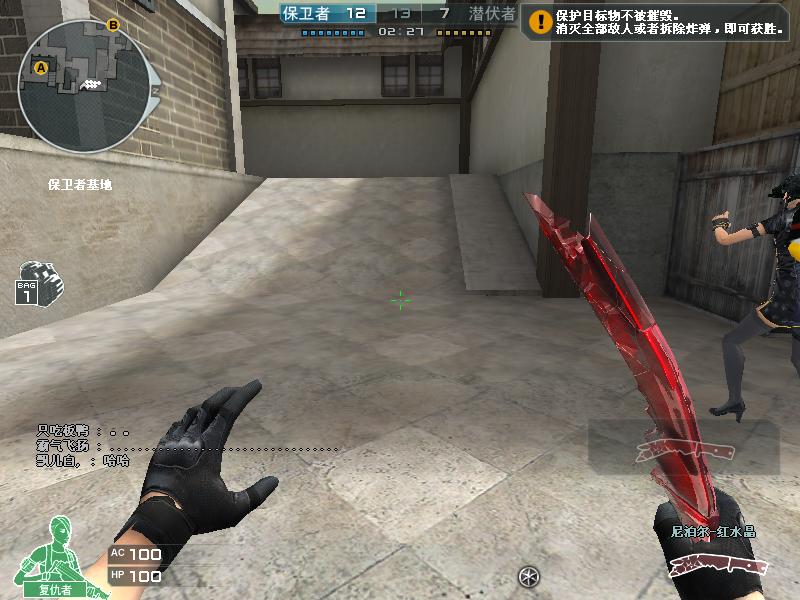Select bomb site A marker on minimap
This screenshot has height=600, width=800.
point(42,68)
